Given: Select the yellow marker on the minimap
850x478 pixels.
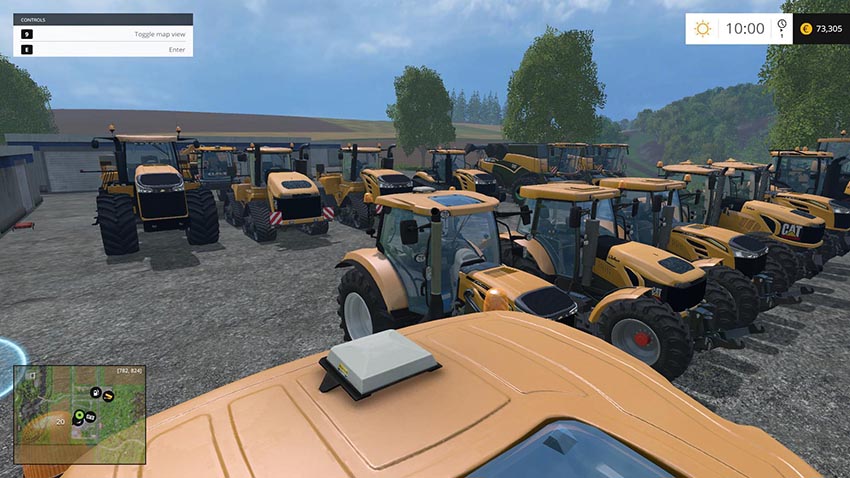Looking at the screenshot, I should 108,396.
